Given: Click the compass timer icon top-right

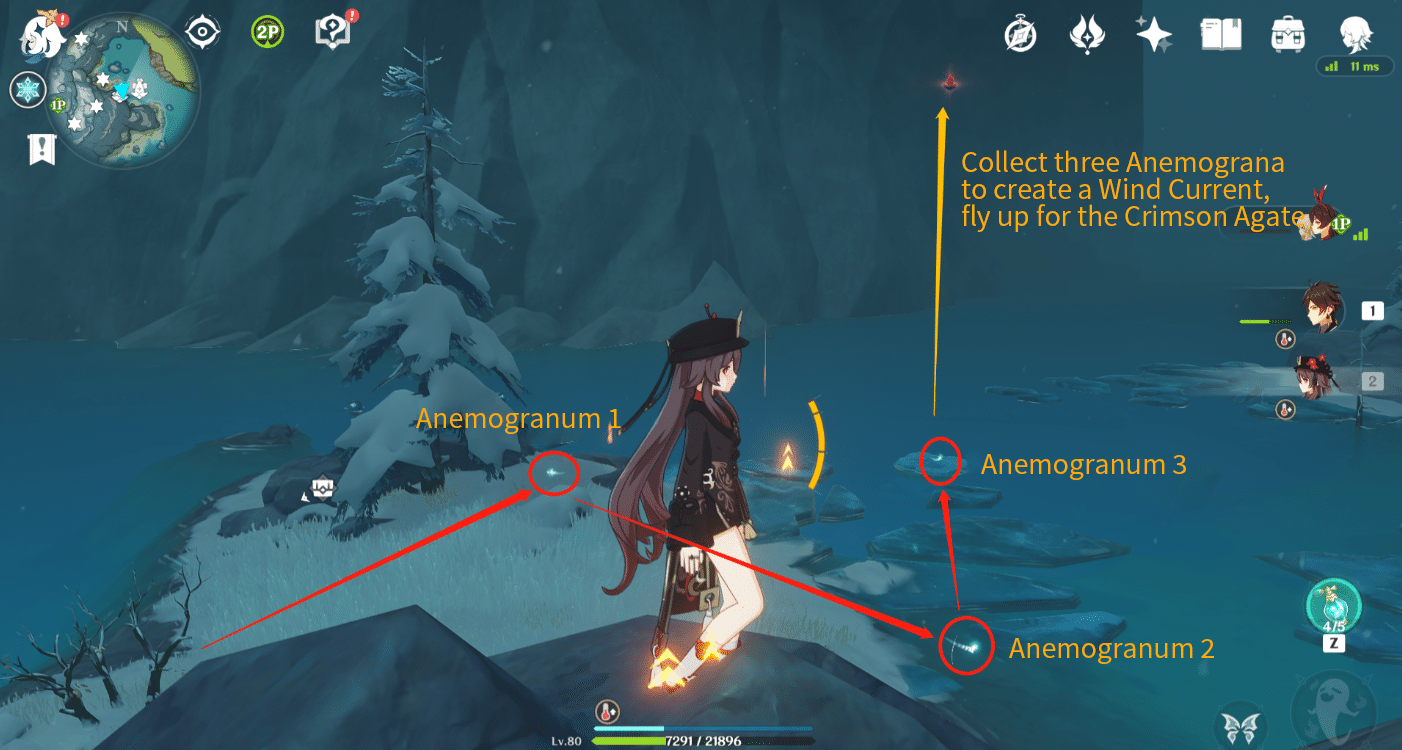Looking at the screenshot, I should [1020, 34].
